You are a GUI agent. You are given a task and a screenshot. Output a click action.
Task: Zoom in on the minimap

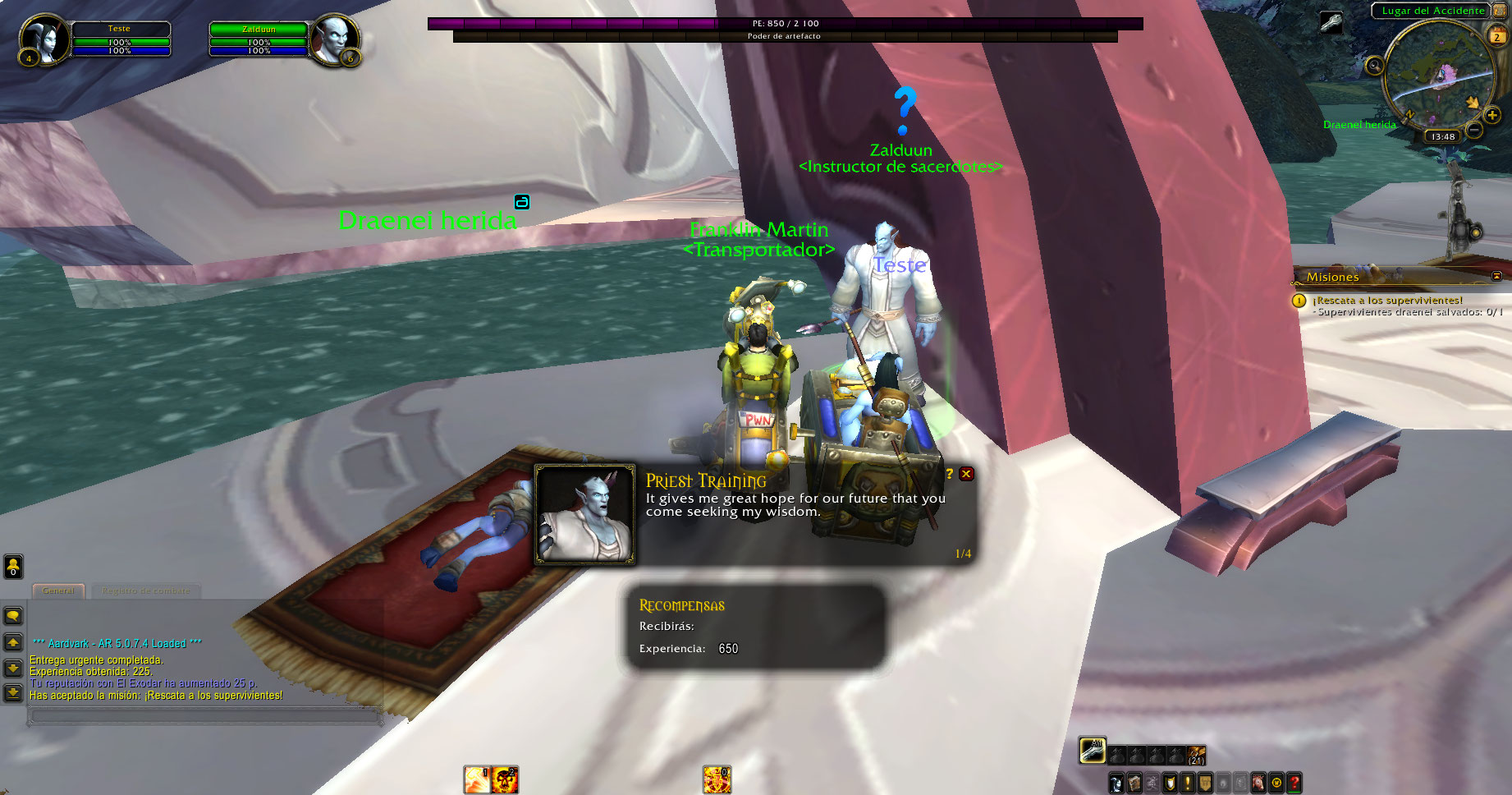(x=1492, y=116)
